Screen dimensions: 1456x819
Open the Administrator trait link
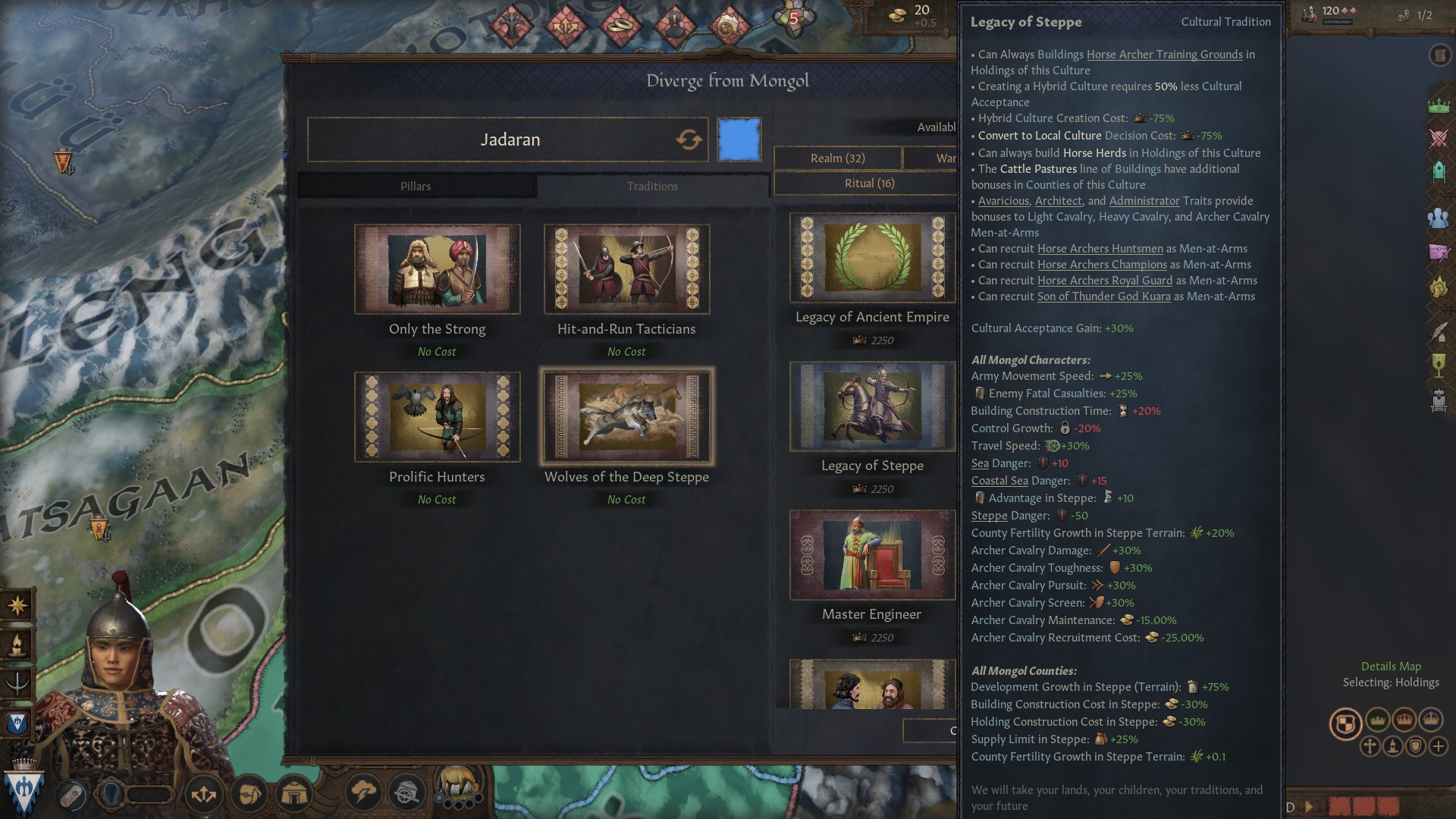1144,201
